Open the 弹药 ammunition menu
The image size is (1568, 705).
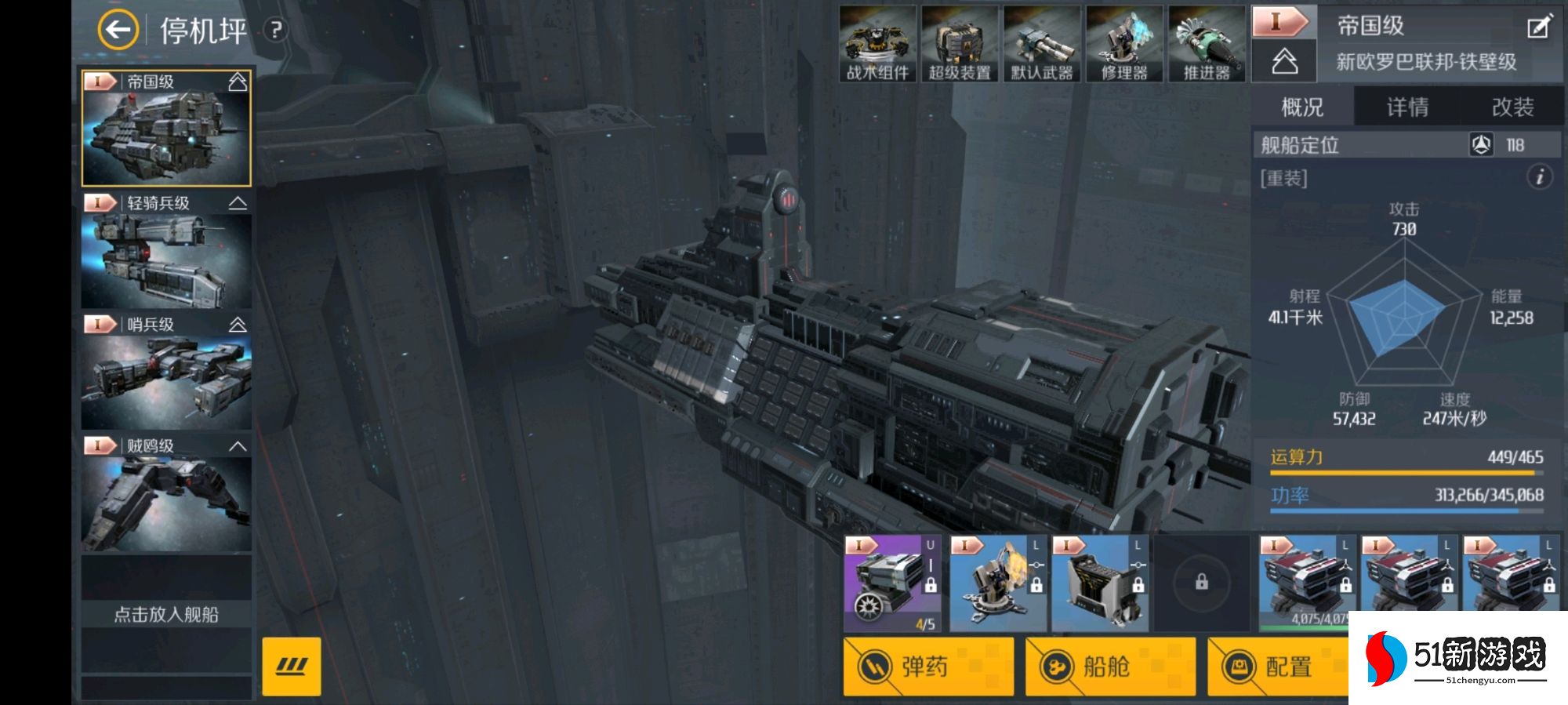928,667
